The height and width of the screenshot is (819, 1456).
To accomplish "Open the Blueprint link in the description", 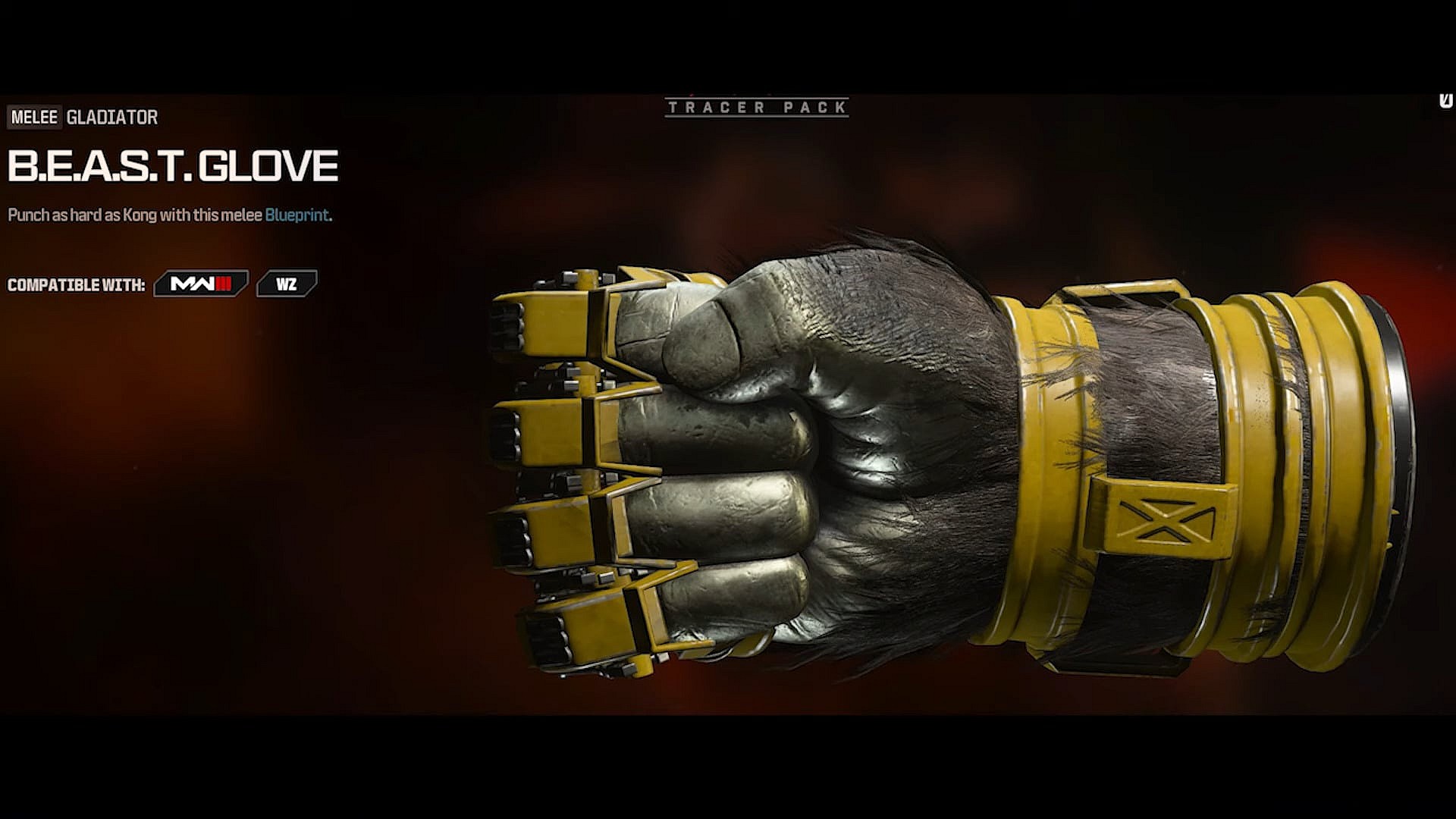I will [x=297, y=215].
